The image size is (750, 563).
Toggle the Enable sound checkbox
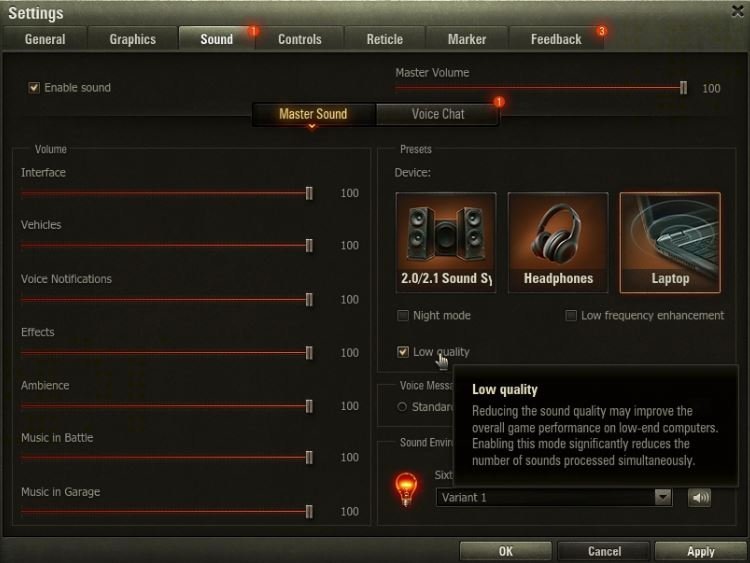pos(34,88)
